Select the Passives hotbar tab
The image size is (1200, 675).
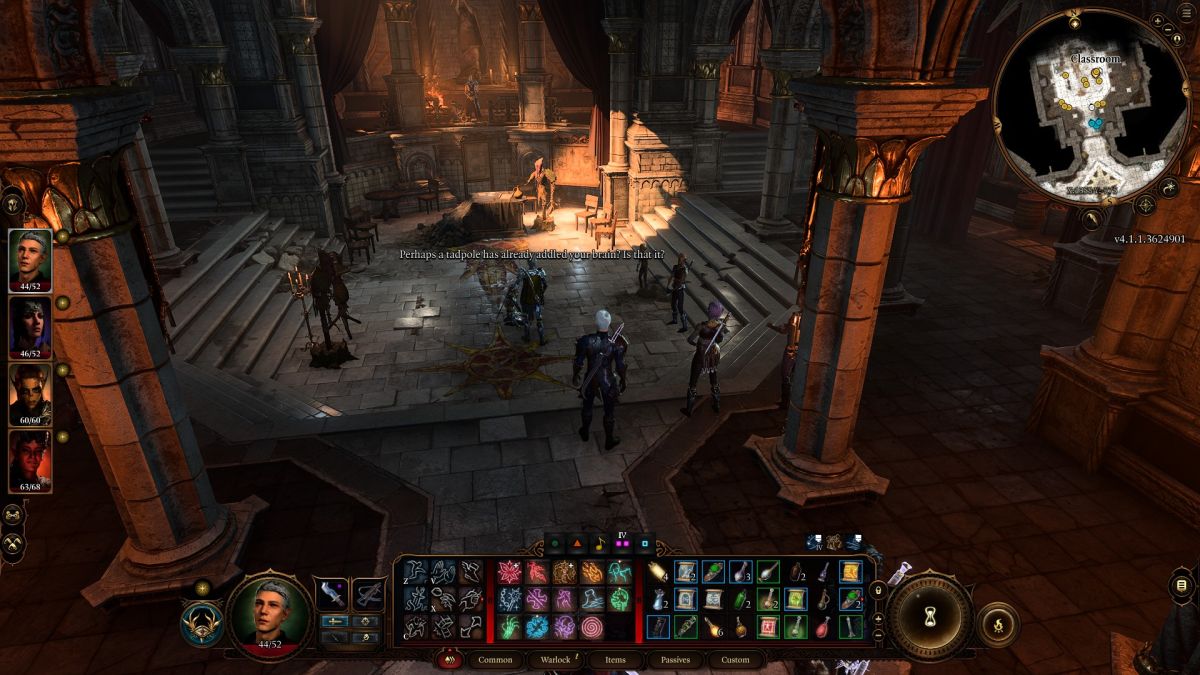[x=675, y=660]
